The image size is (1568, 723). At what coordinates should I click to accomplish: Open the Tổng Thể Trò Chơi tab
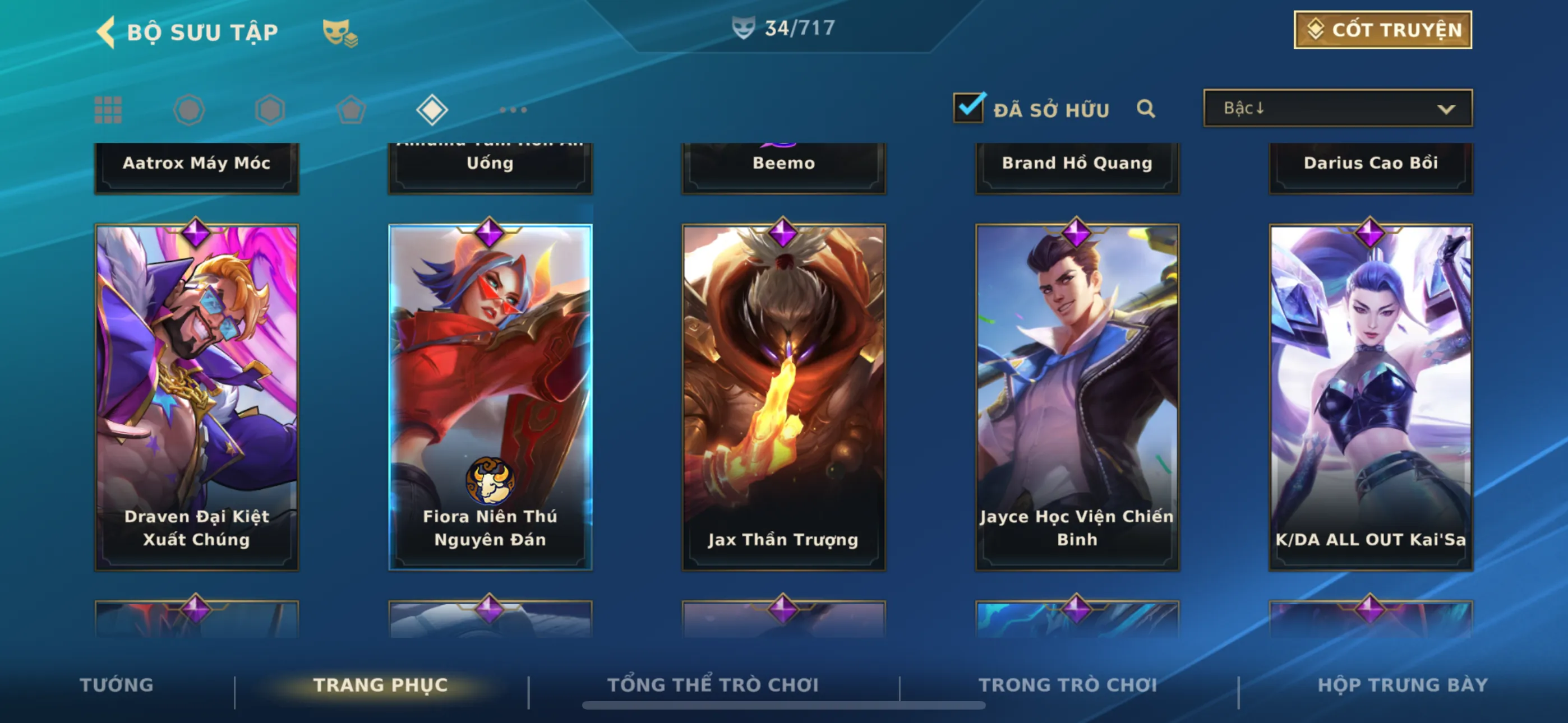(x=713, y=685)
